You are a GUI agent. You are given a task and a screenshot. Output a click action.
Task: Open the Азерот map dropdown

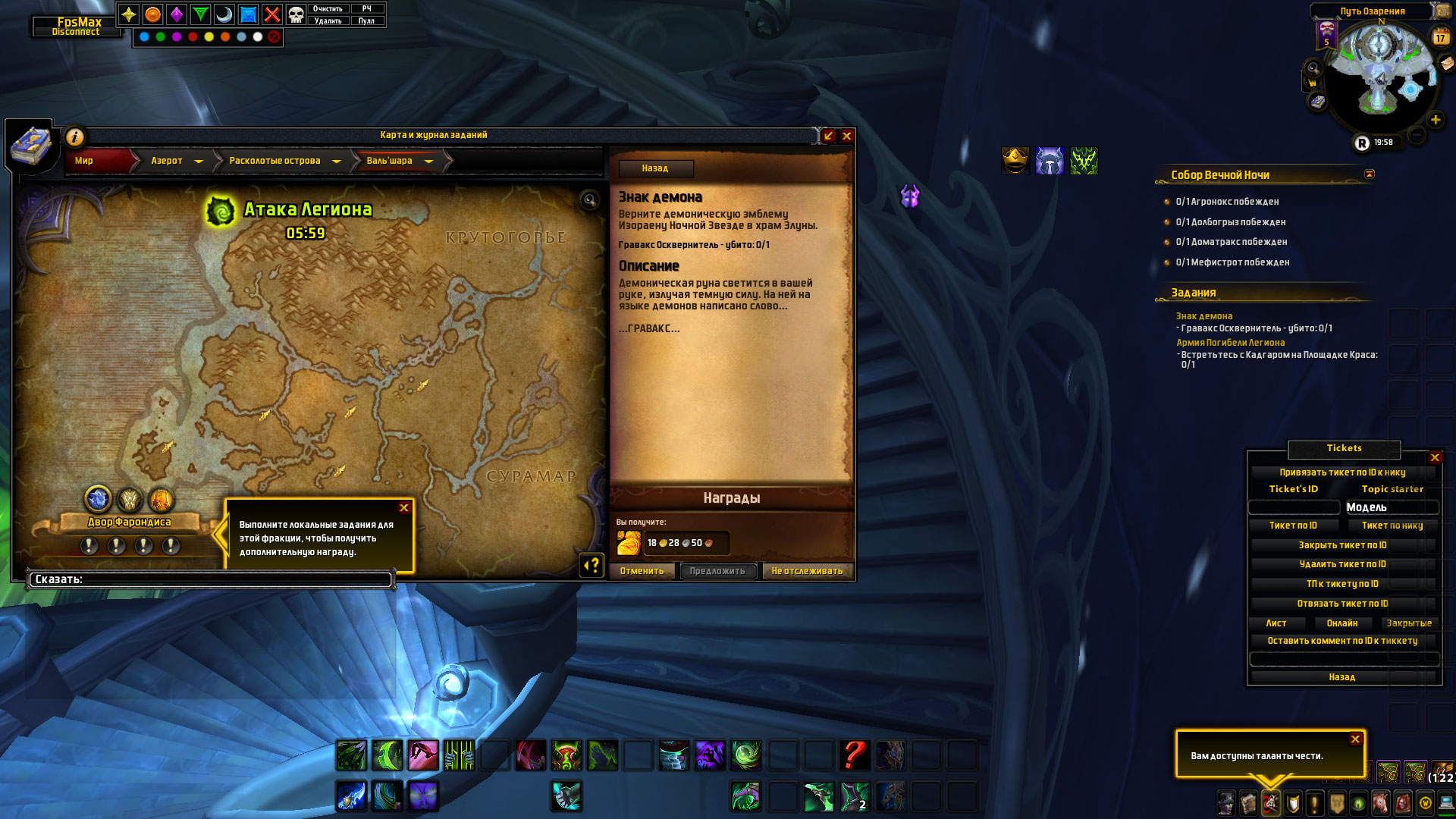pos(199,162)
